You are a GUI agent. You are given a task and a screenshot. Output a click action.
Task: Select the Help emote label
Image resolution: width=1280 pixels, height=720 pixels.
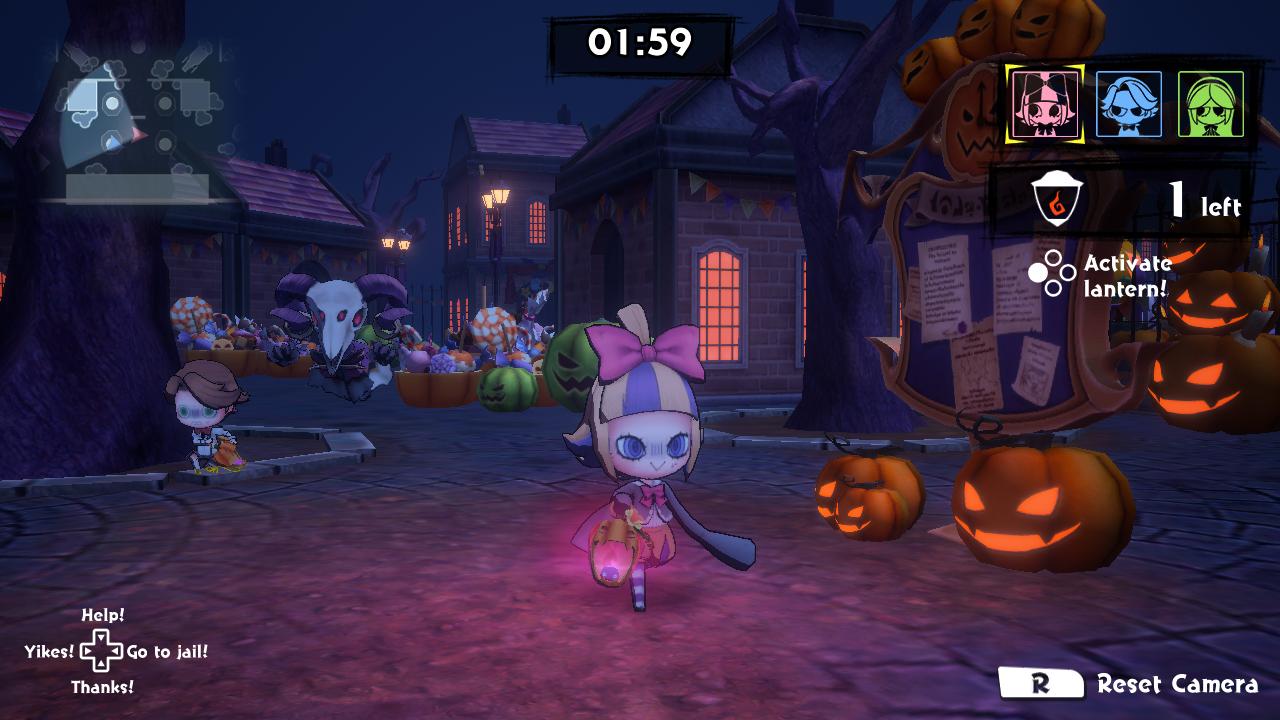pyautogui.click(x=103, y=616)
